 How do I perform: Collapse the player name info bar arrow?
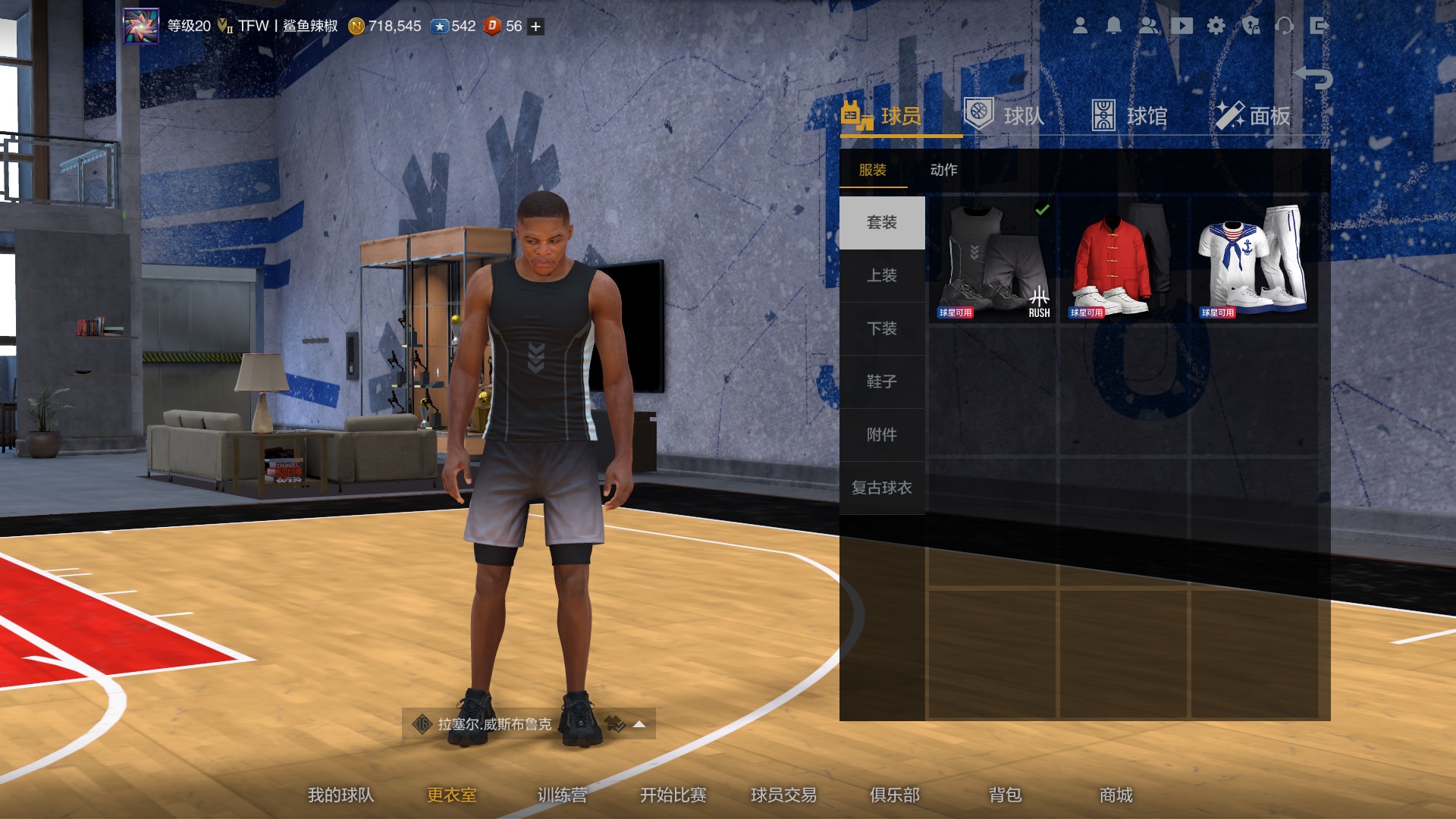point(639,723)
